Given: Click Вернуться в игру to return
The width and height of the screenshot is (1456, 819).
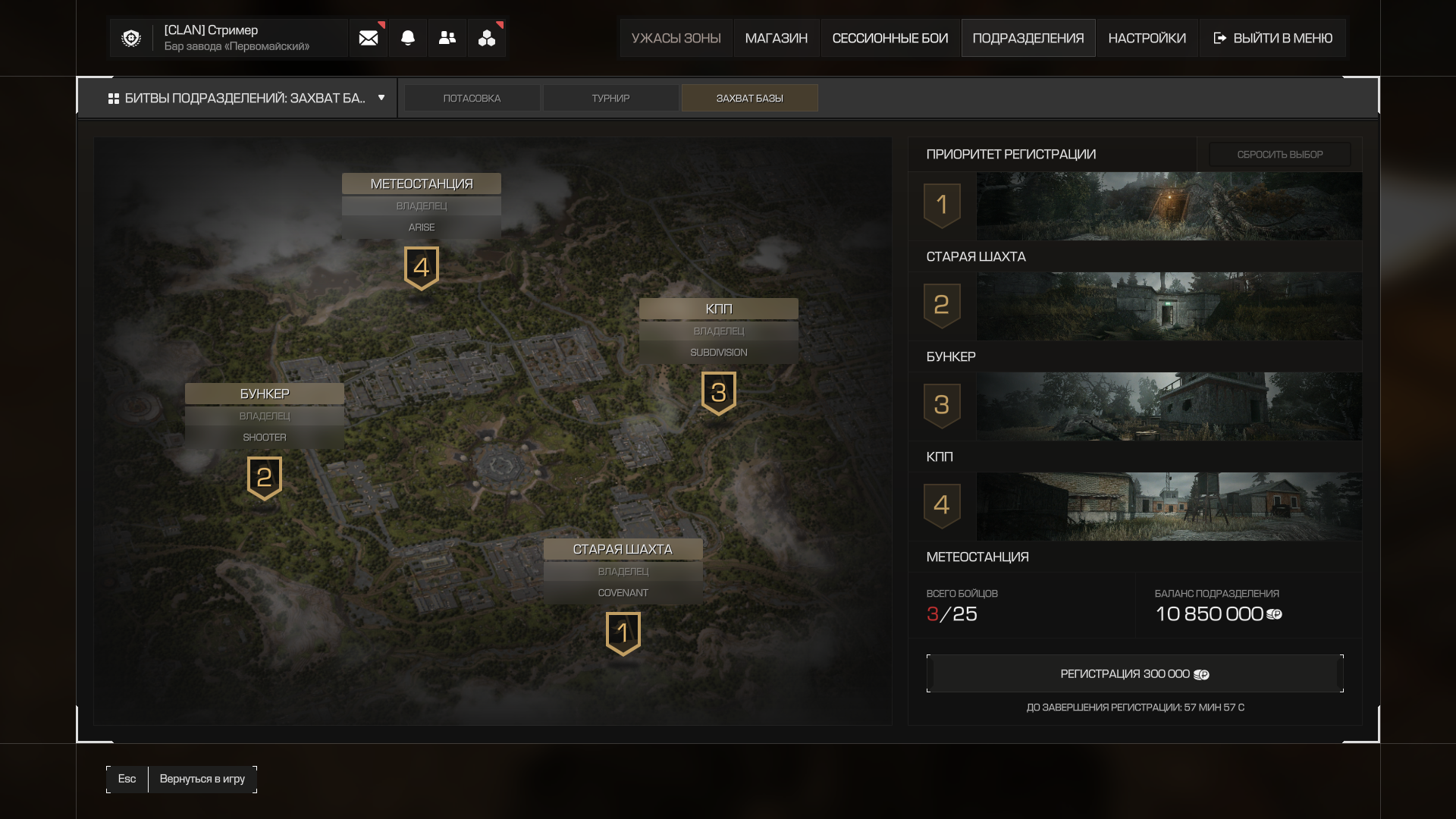Looking at the screenshot, I should point(202,779).
